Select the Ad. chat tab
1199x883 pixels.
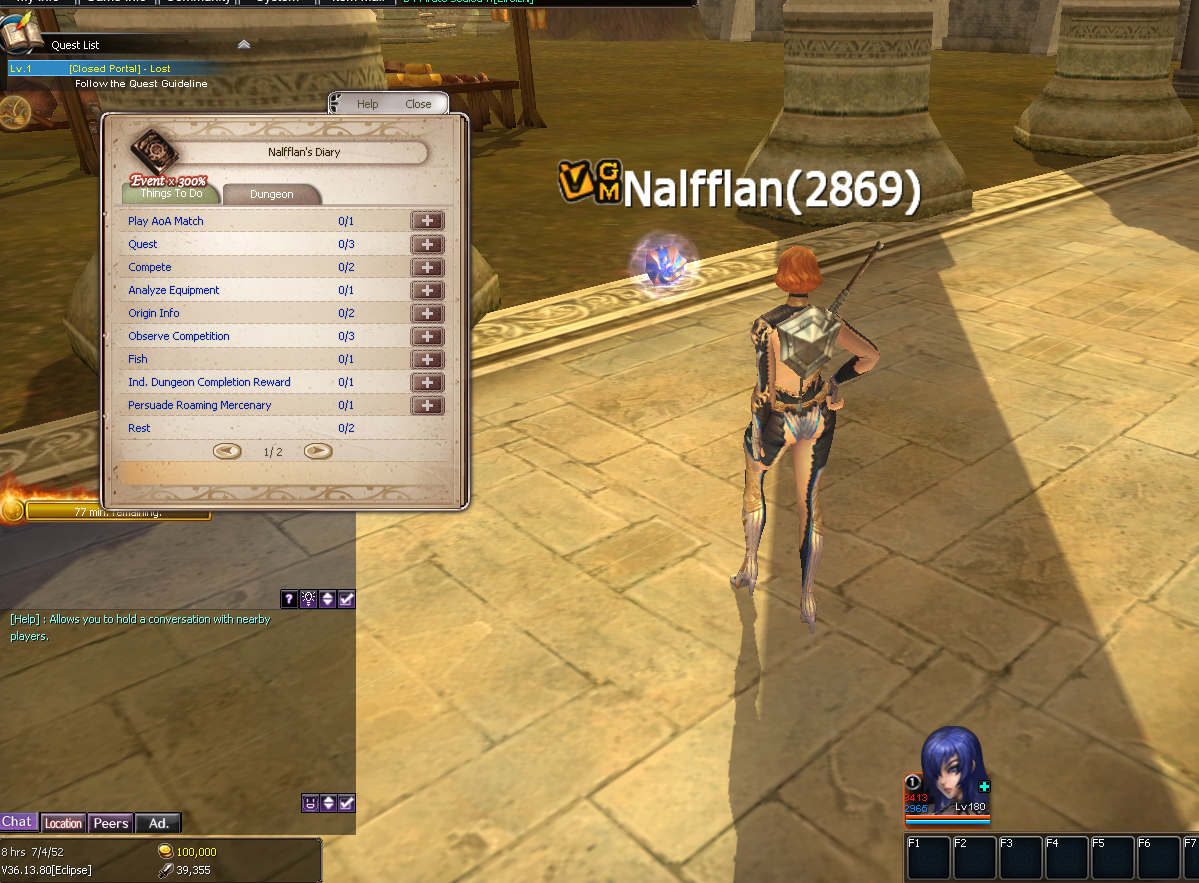158,823
